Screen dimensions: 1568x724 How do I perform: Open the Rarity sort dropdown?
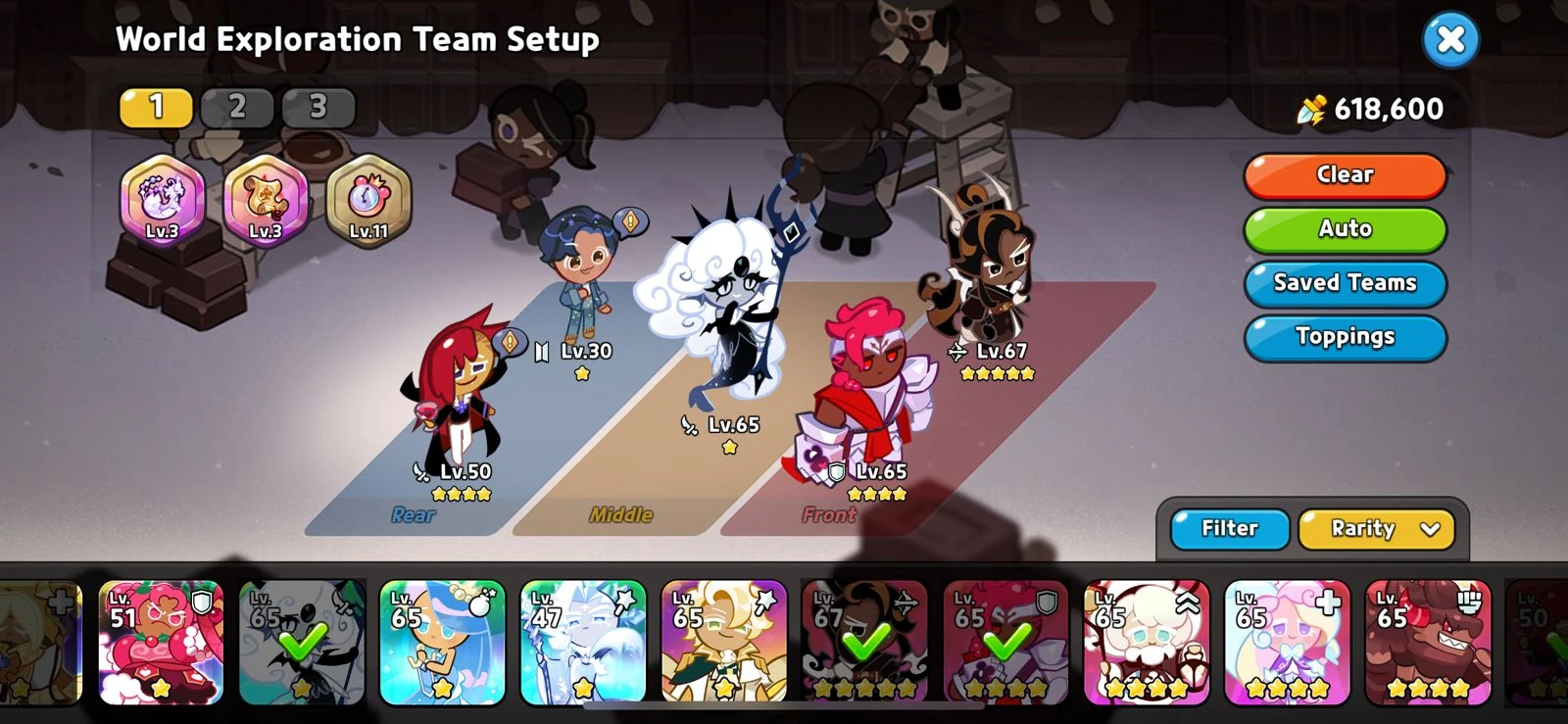[1376, 529]
